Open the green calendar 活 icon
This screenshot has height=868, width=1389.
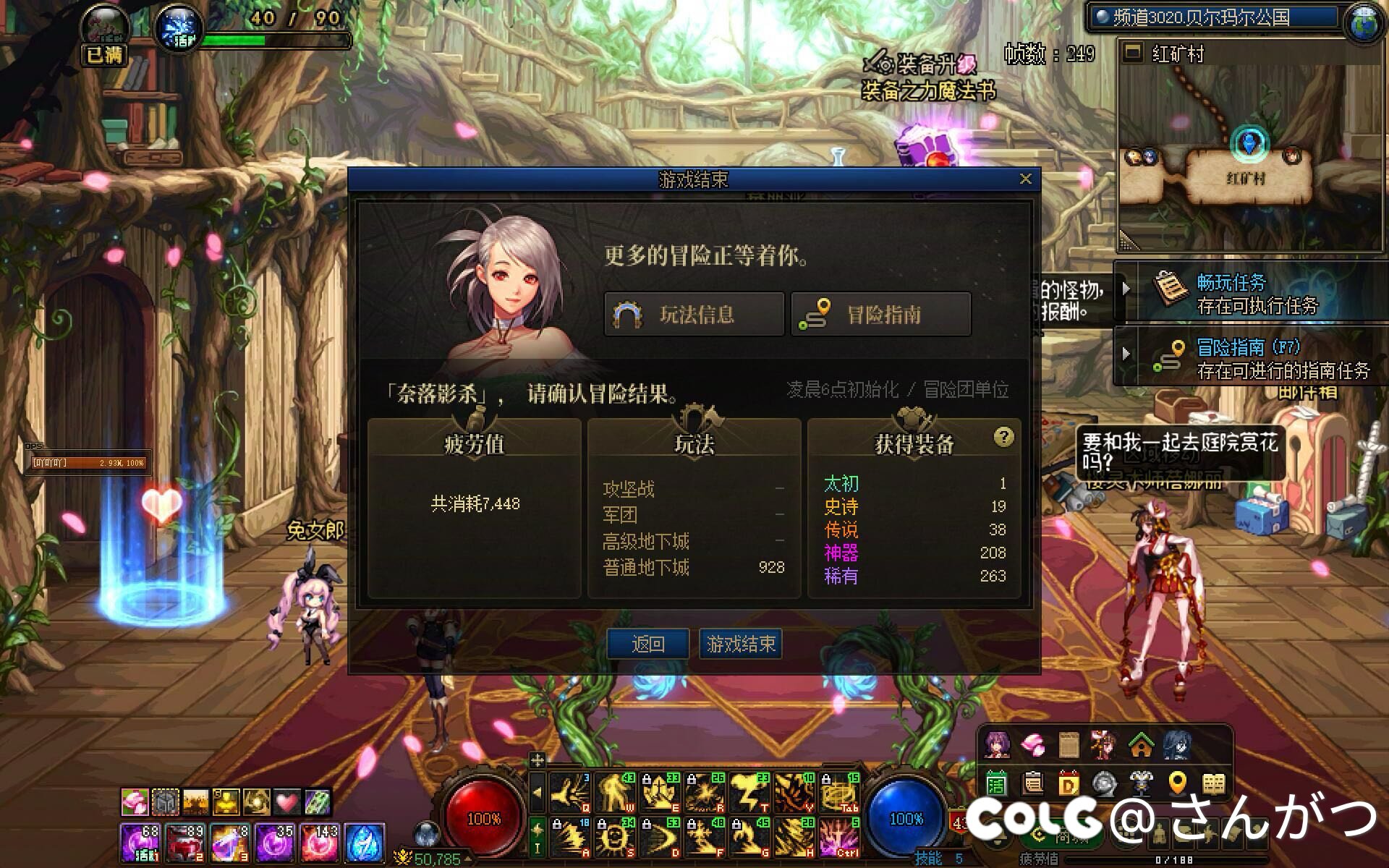coord(997,783)
